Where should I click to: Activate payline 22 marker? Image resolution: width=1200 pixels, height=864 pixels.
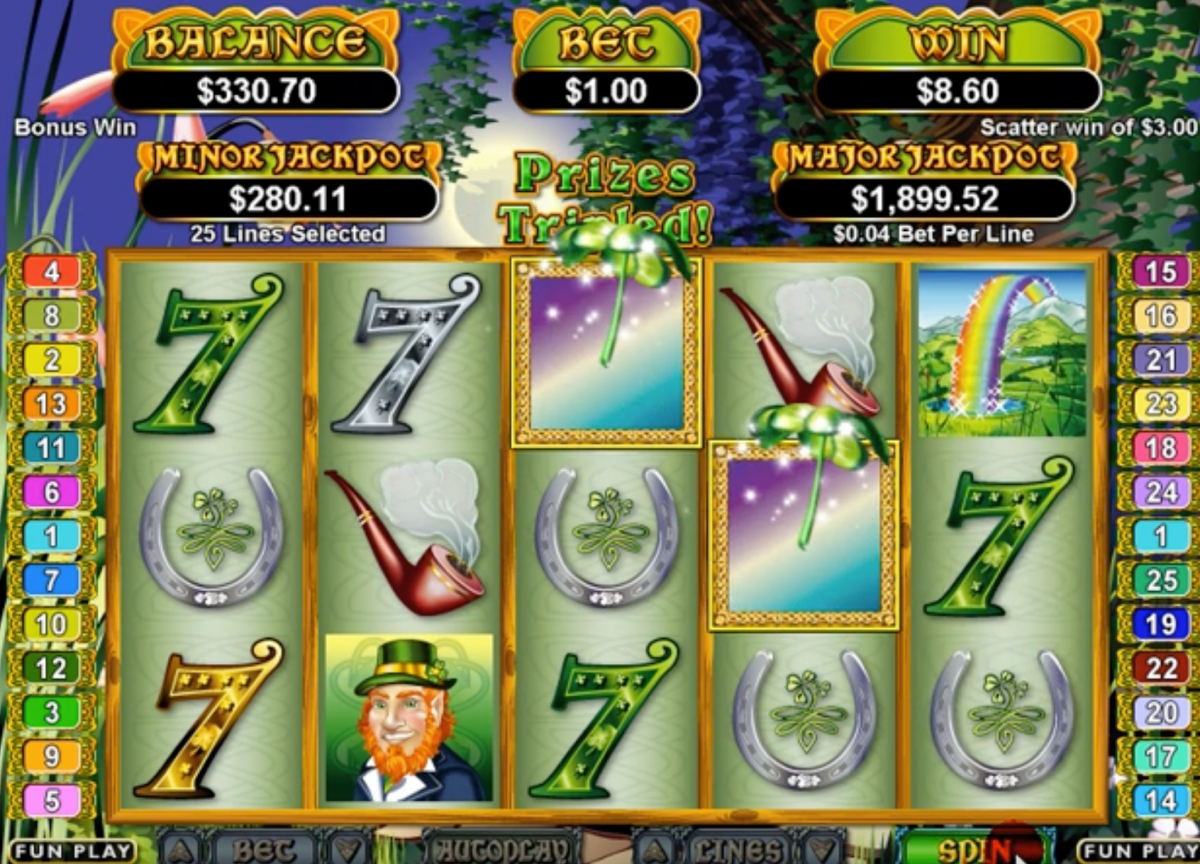pos(1160,668)
